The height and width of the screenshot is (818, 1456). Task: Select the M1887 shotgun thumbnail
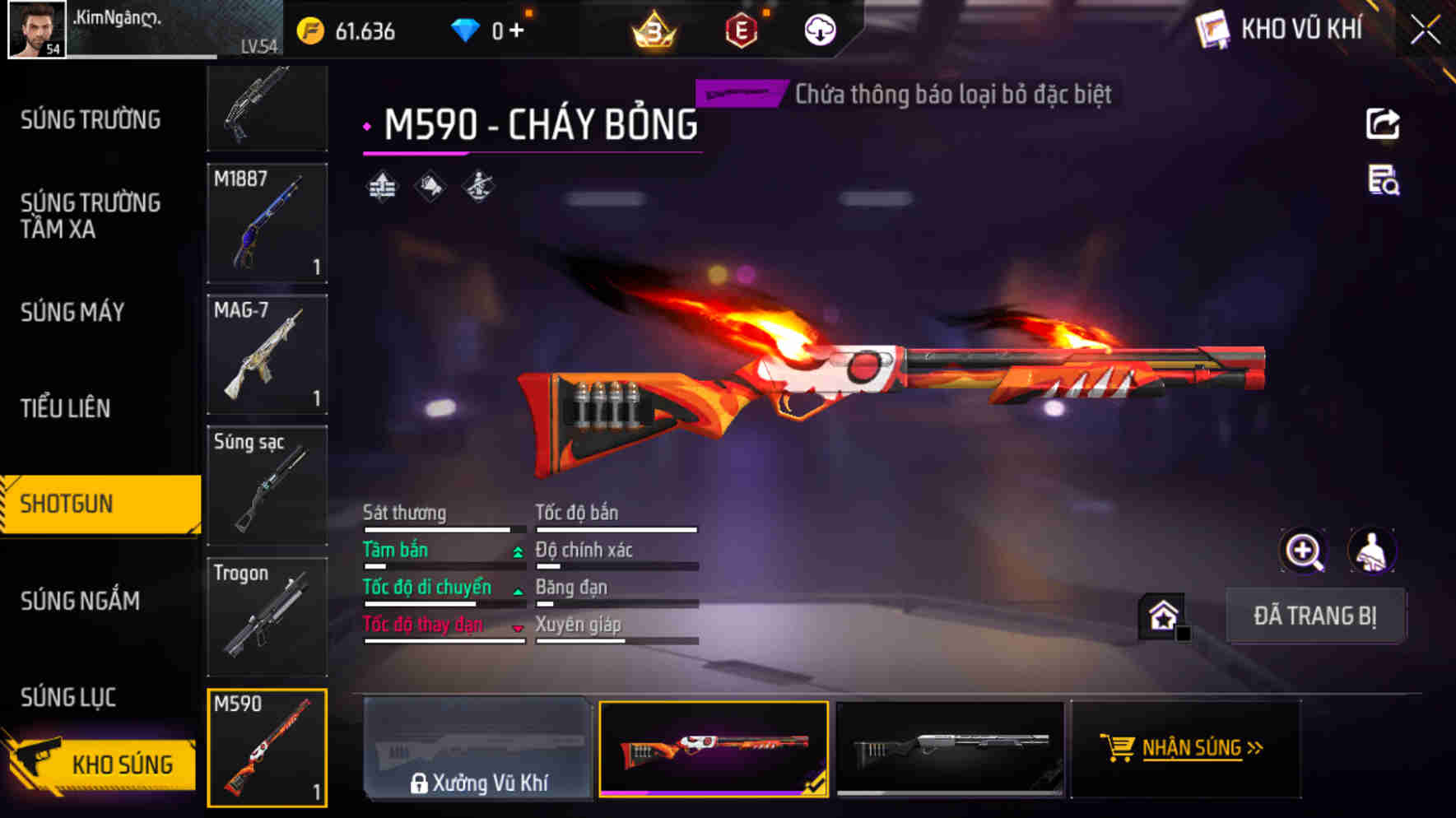coord(267,224)
